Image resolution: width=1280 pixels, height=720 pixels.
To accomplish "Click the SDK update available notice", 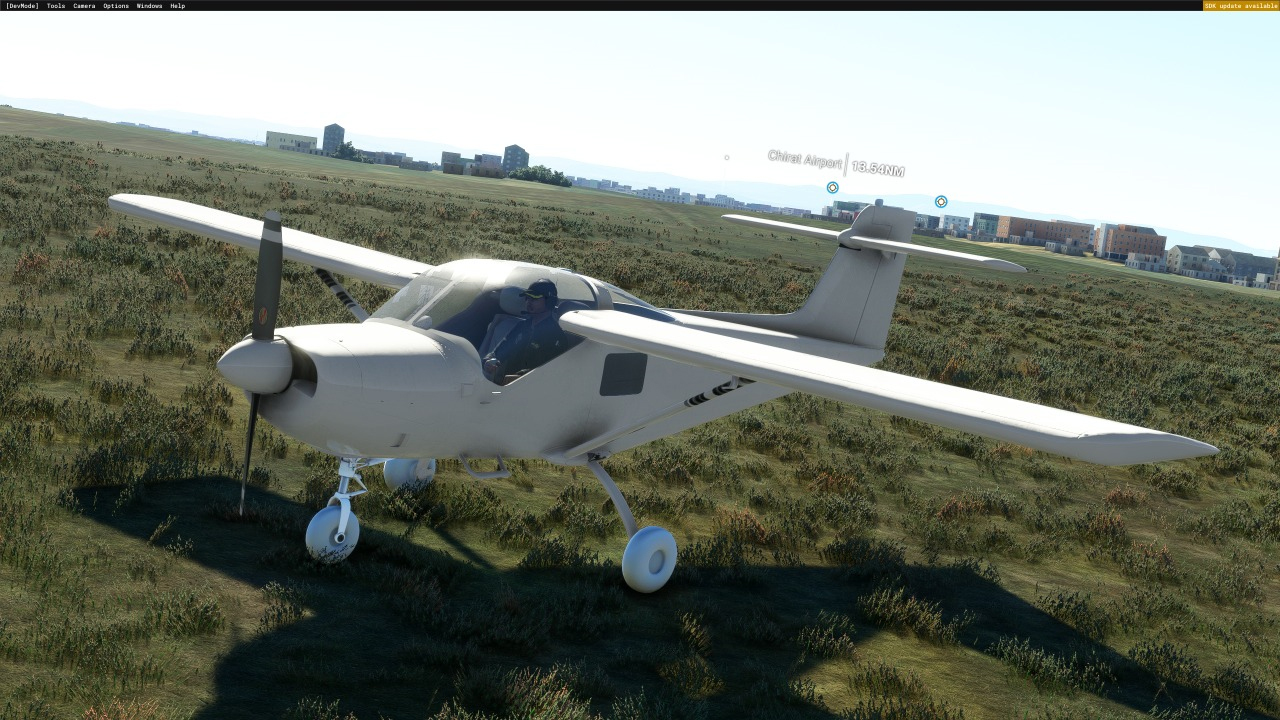I will [x=1240, y=6].
